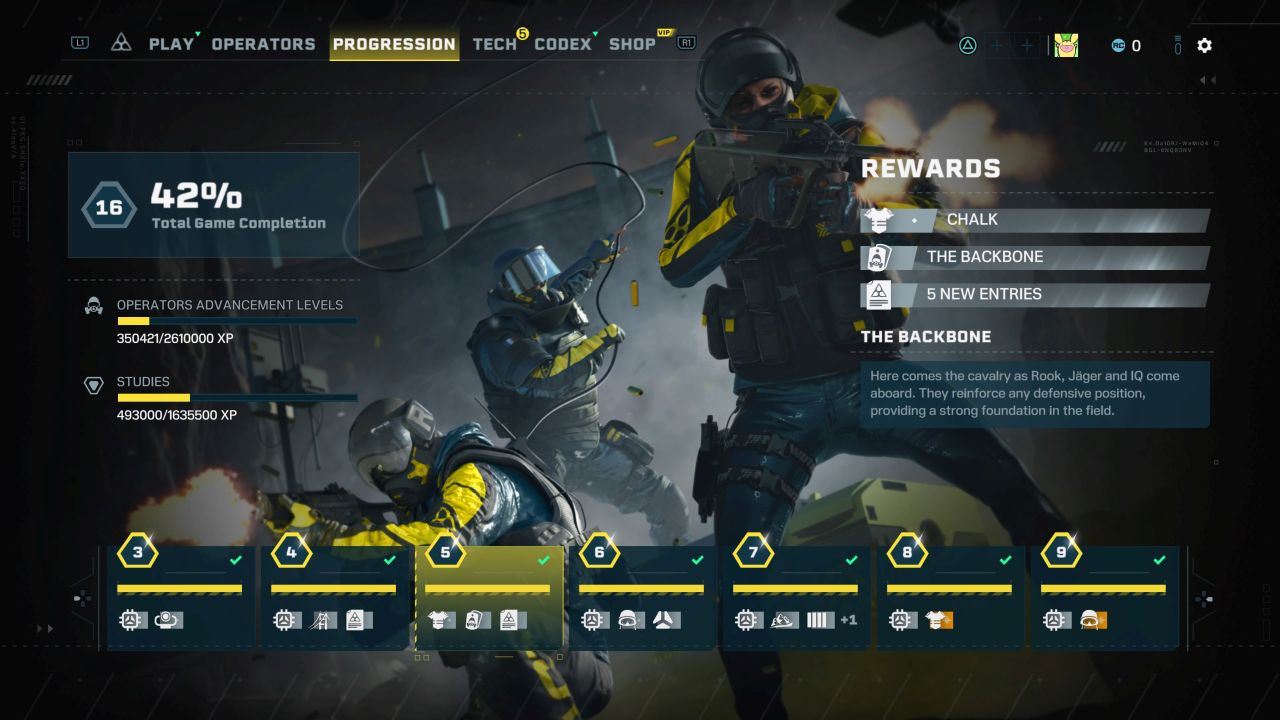The width and height of the screenshot is (1280, 720).
Task: Open the CODEX dropdown caret
Action: point(594,31)
